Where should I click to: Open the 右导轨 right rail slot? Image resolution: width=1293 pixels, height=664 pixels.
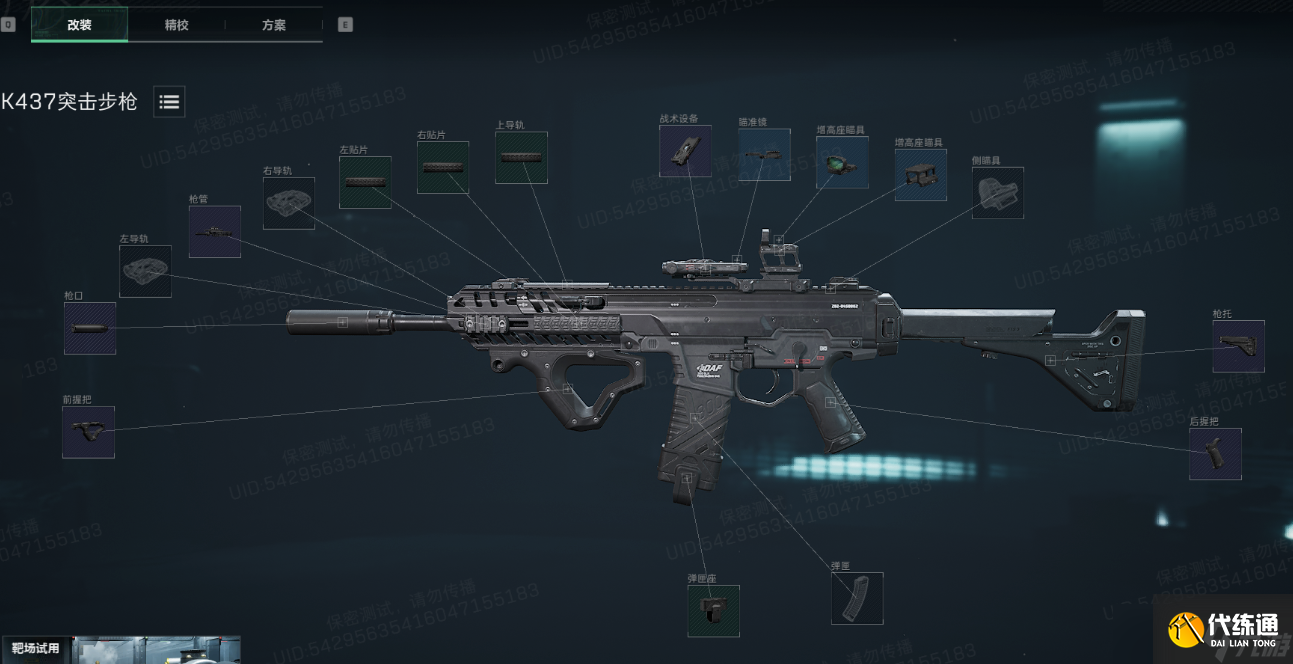[289, 203]
